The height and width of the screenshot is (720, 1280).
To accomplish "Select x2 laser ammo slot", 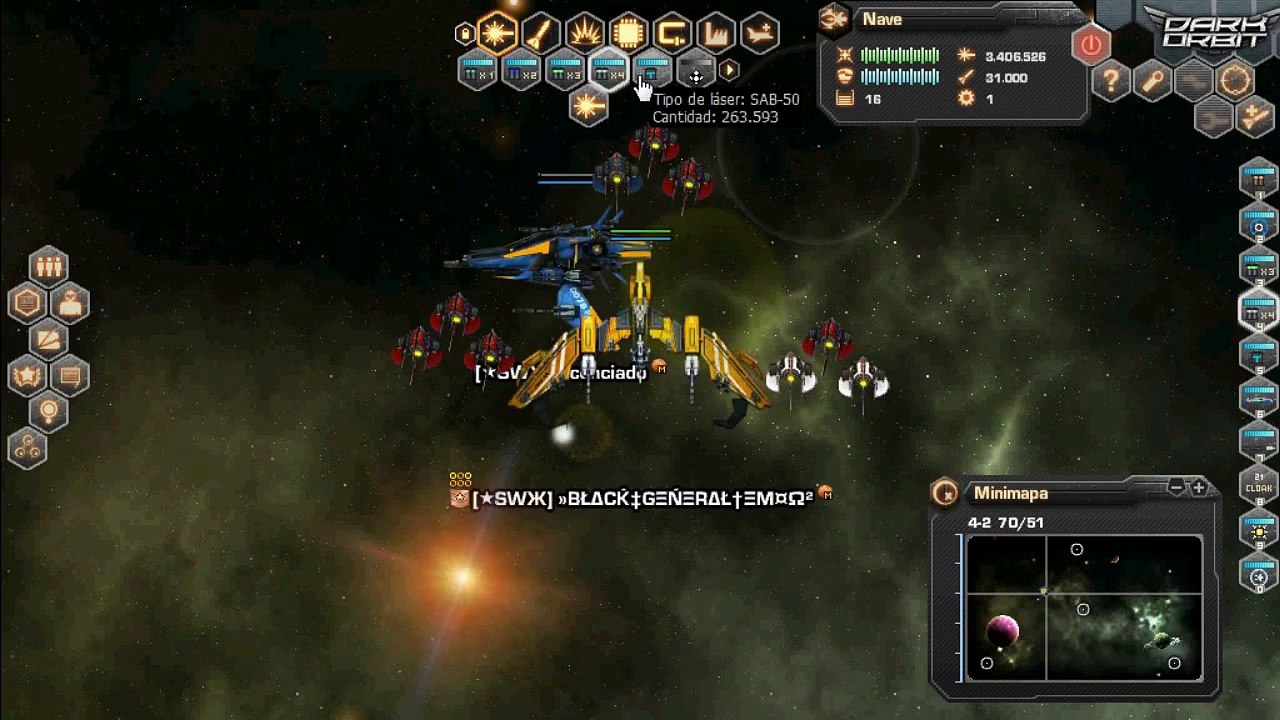I will click(x=522, y=72).
